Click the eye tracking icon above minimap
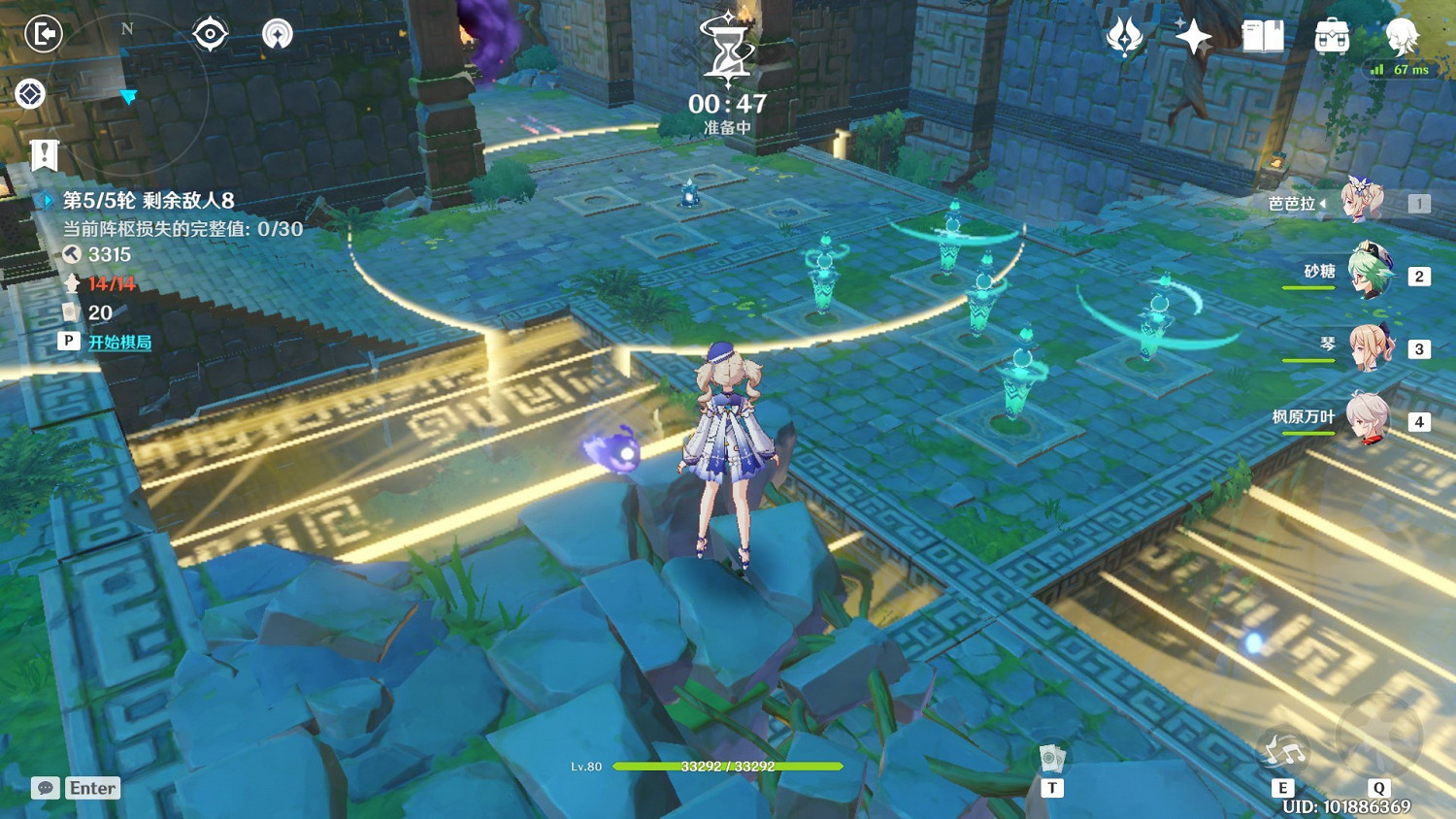 [212, 32]
